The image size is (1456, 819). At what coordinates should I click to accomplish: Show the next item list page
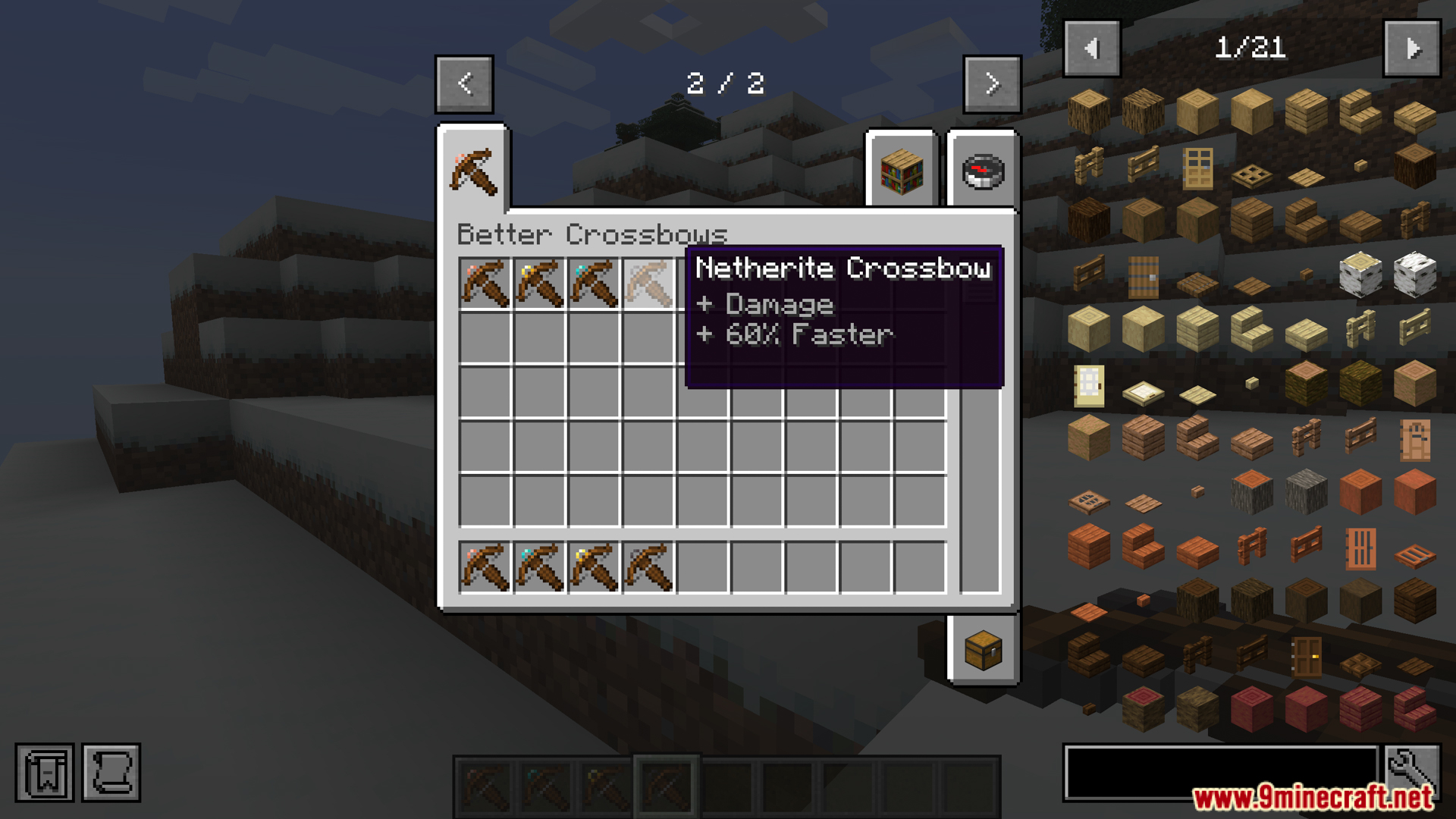click(1412, 49)
